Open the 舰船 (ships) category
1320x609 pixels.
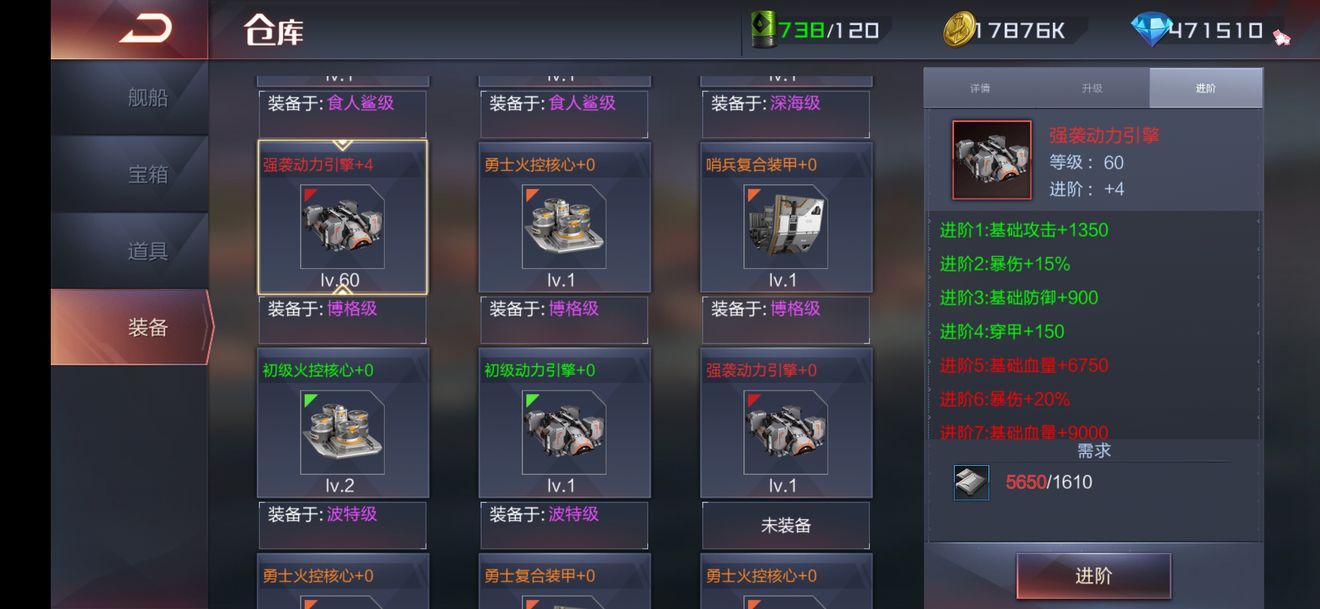147,98
